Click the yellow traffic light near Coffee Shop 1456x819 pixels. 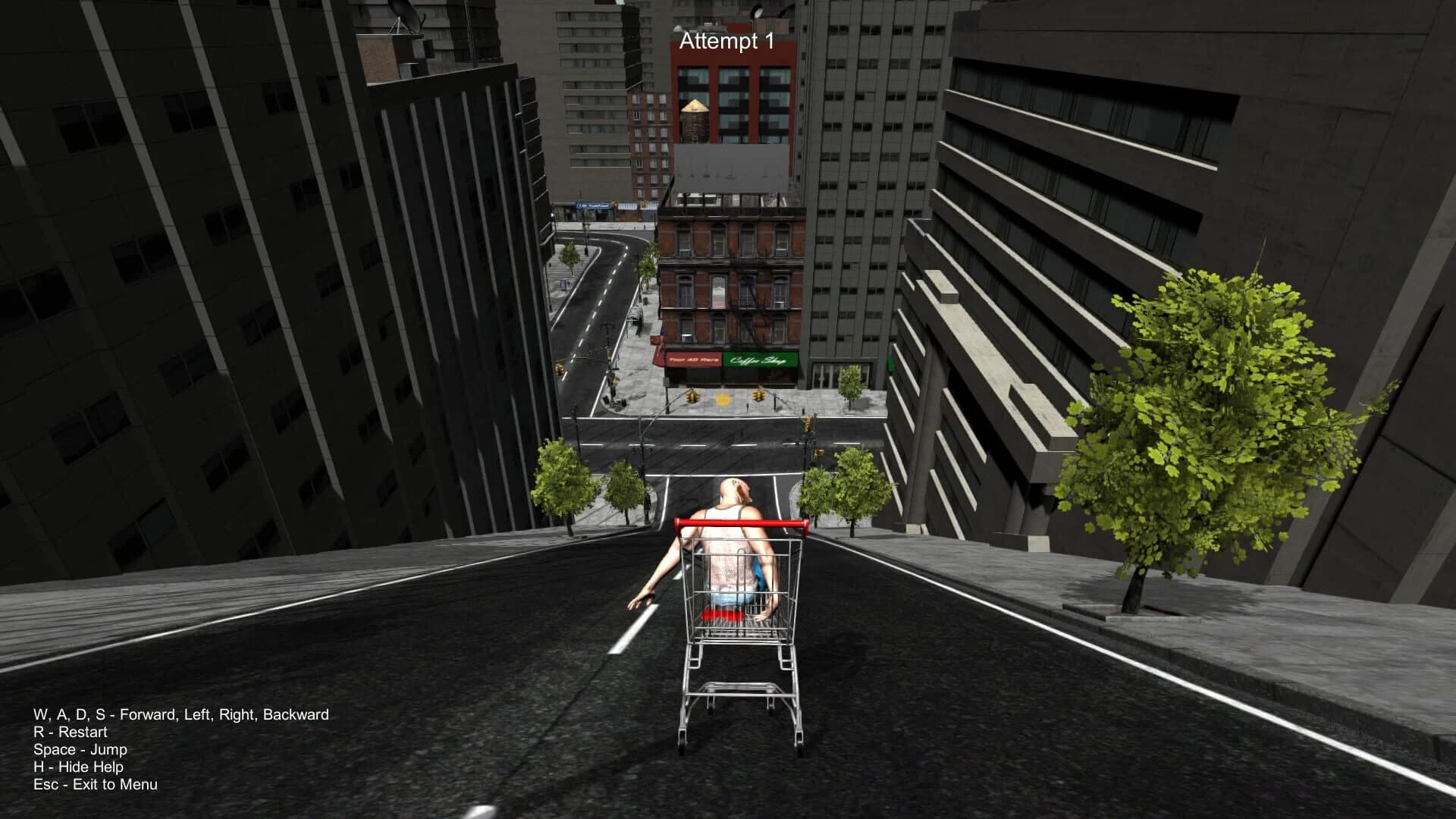758,396
